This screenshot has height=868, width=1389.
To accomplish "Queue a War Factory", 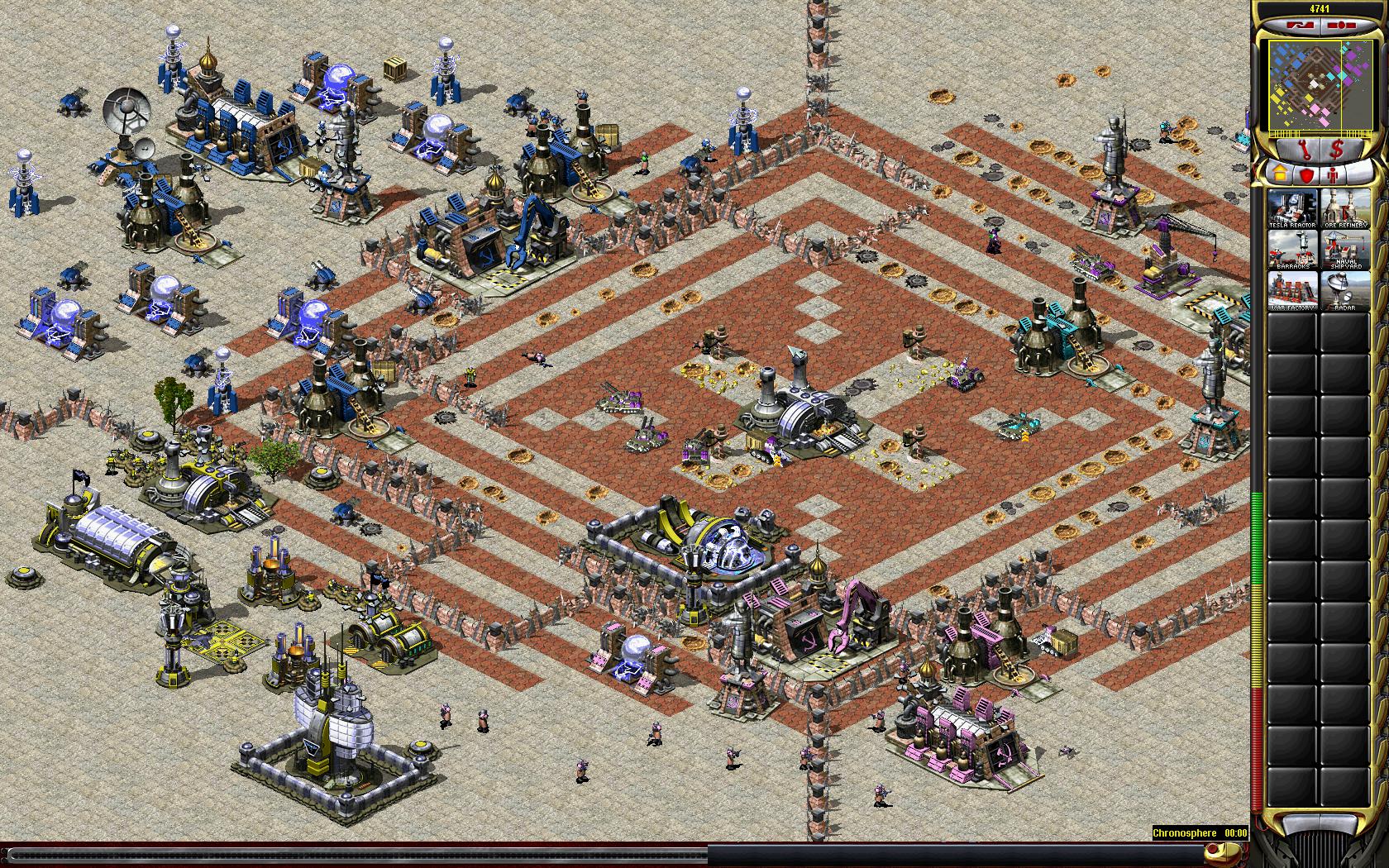I will click(1293, 291).
